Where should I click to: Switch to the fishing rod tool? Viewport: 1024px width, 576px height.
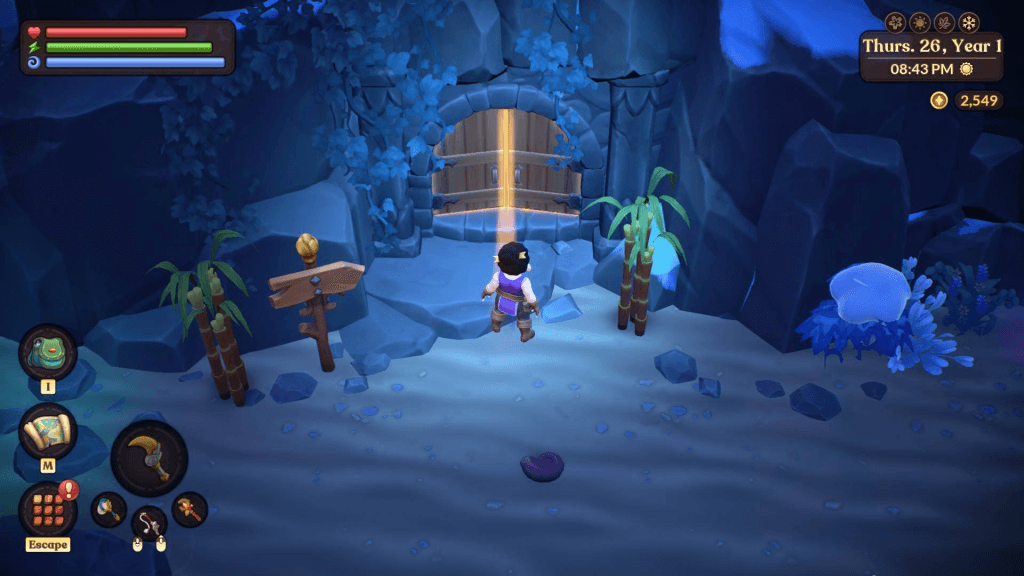[149, 523]
